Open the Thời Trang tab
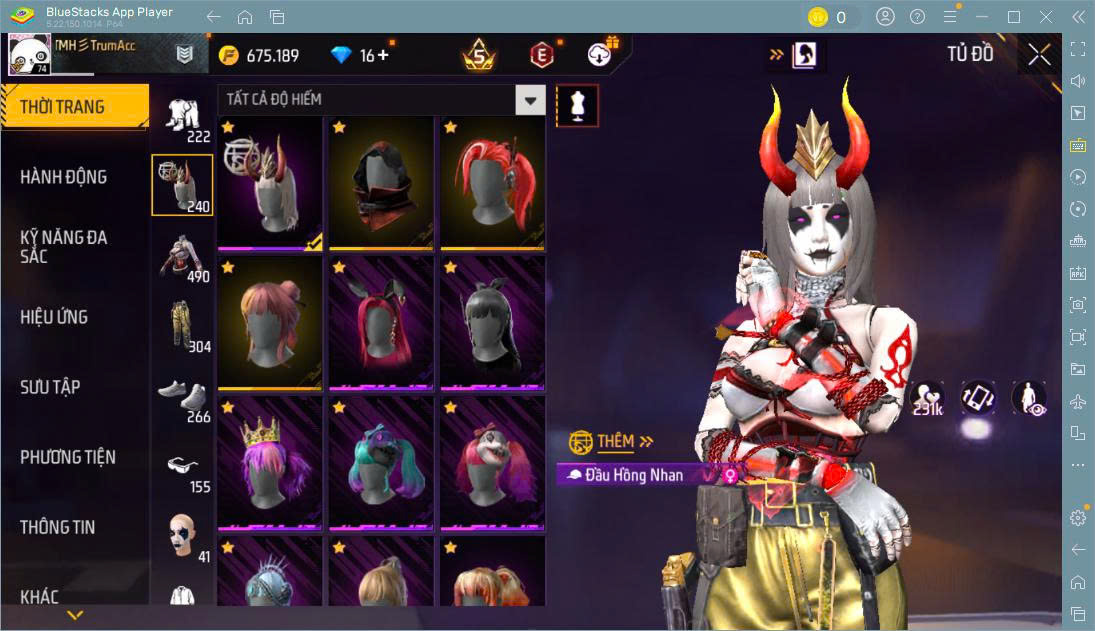Screen dimensions: 1095x631 (x=74, y=107)
